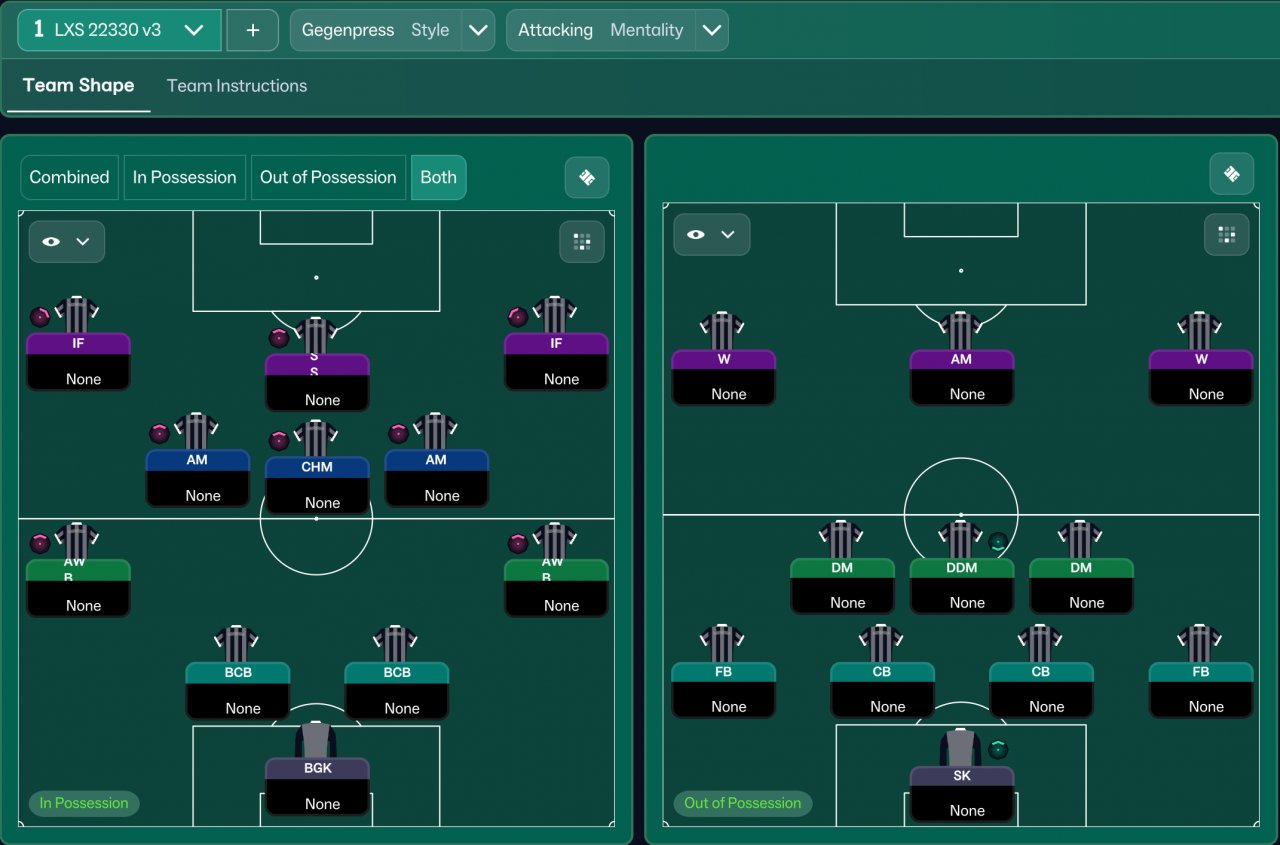Select the Team Shape tab
The width and height of the screenshot is (1280, 845).
pos(78,86)
